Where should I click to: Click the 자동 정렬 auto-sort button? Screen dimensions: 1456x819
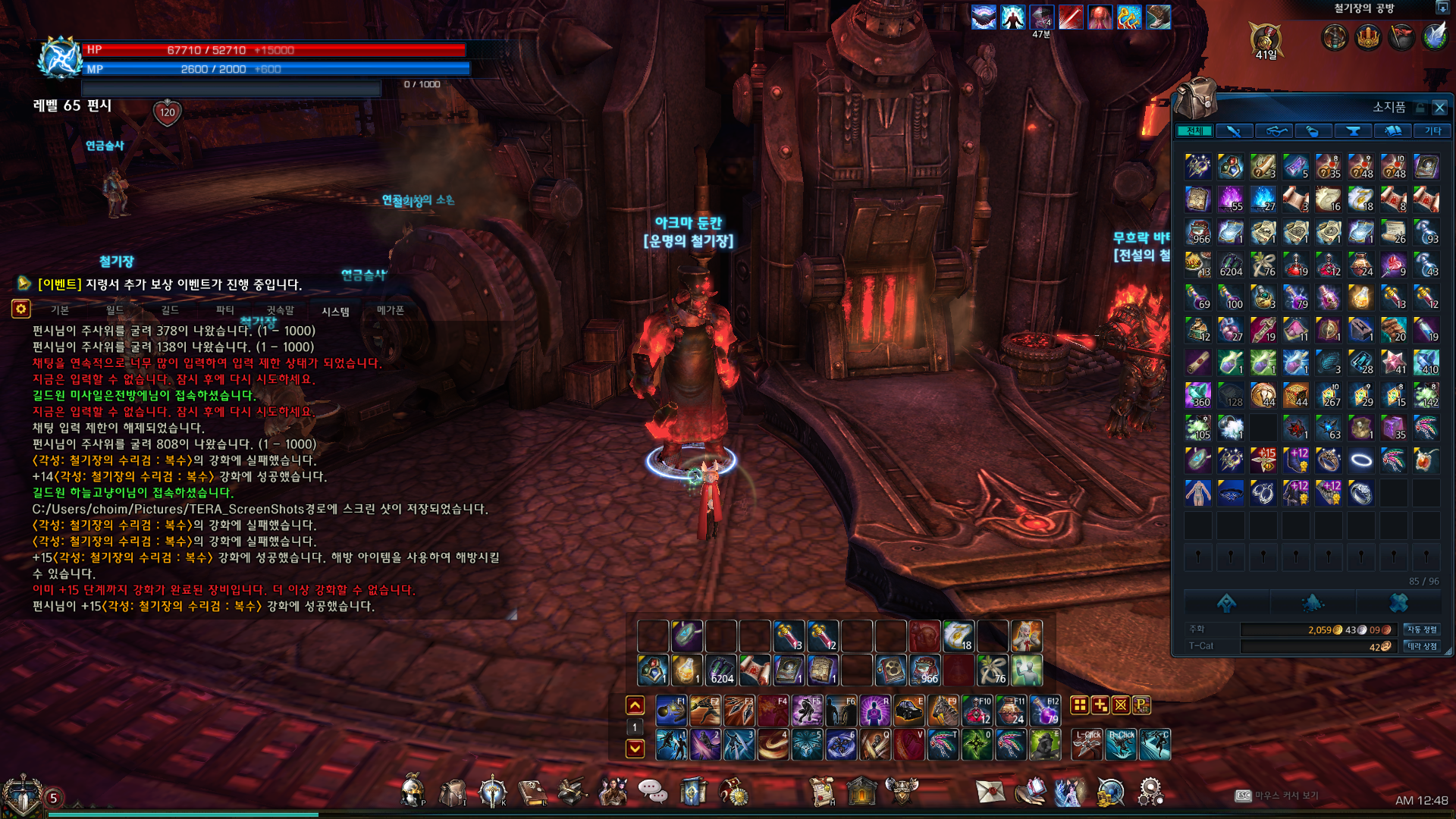point(1422,629)
